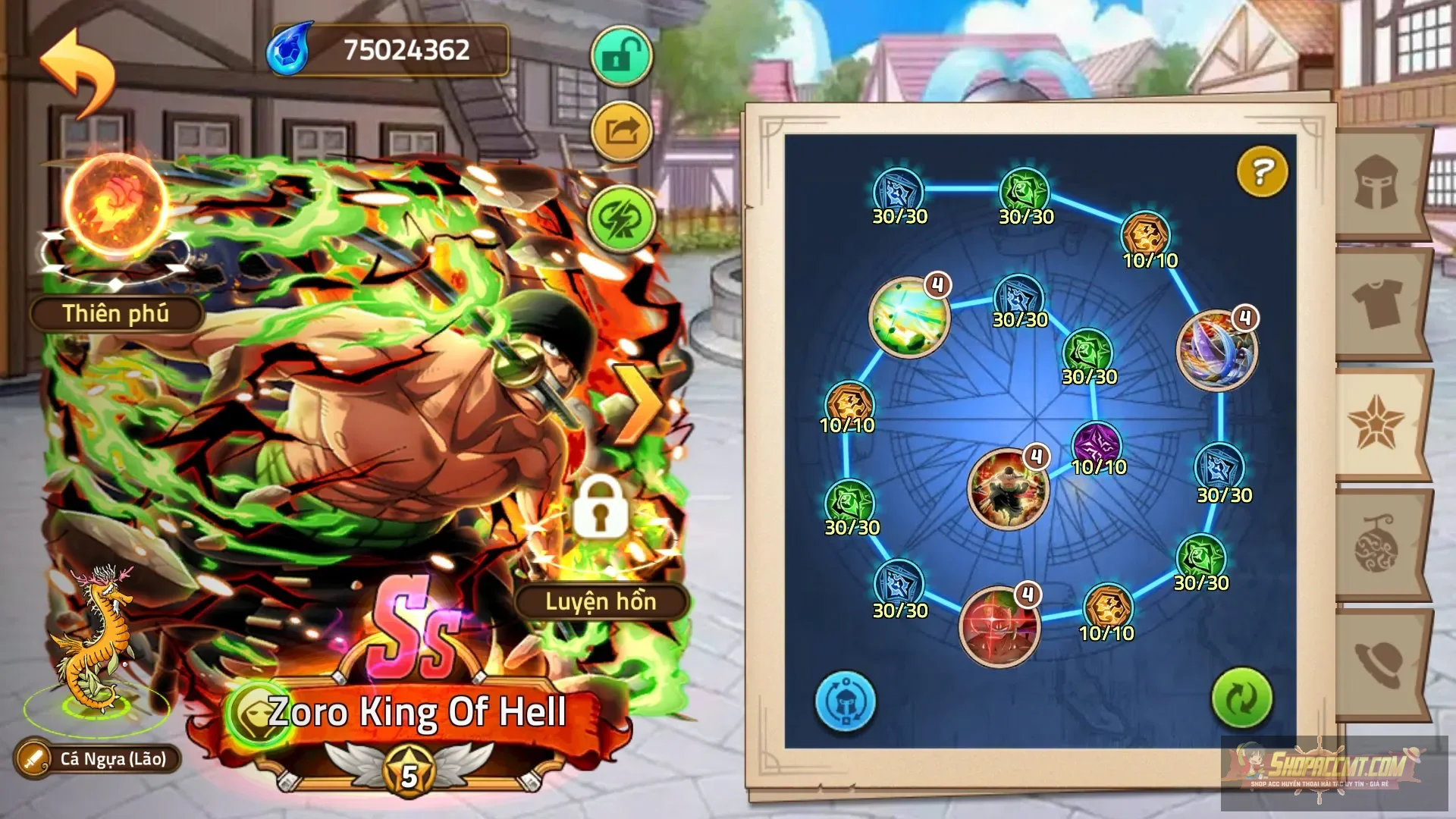The width and height of the screenshot is (1456, 819).
Task: Go back with the orange arrow
Action: click(x=78, y=72)
